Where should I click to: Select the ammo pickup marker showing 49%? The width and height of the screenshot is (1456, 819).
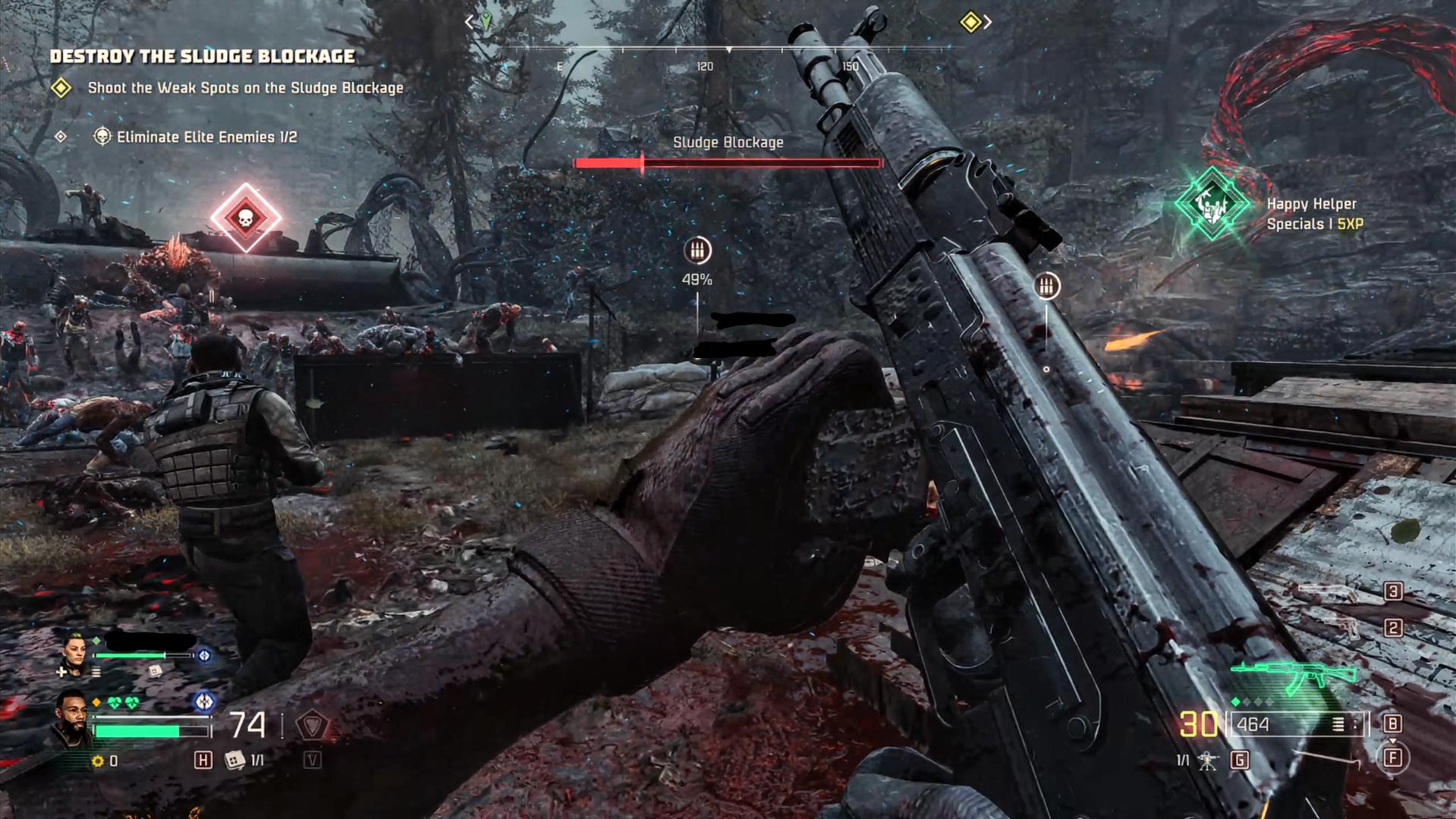[x=697, y=250]
